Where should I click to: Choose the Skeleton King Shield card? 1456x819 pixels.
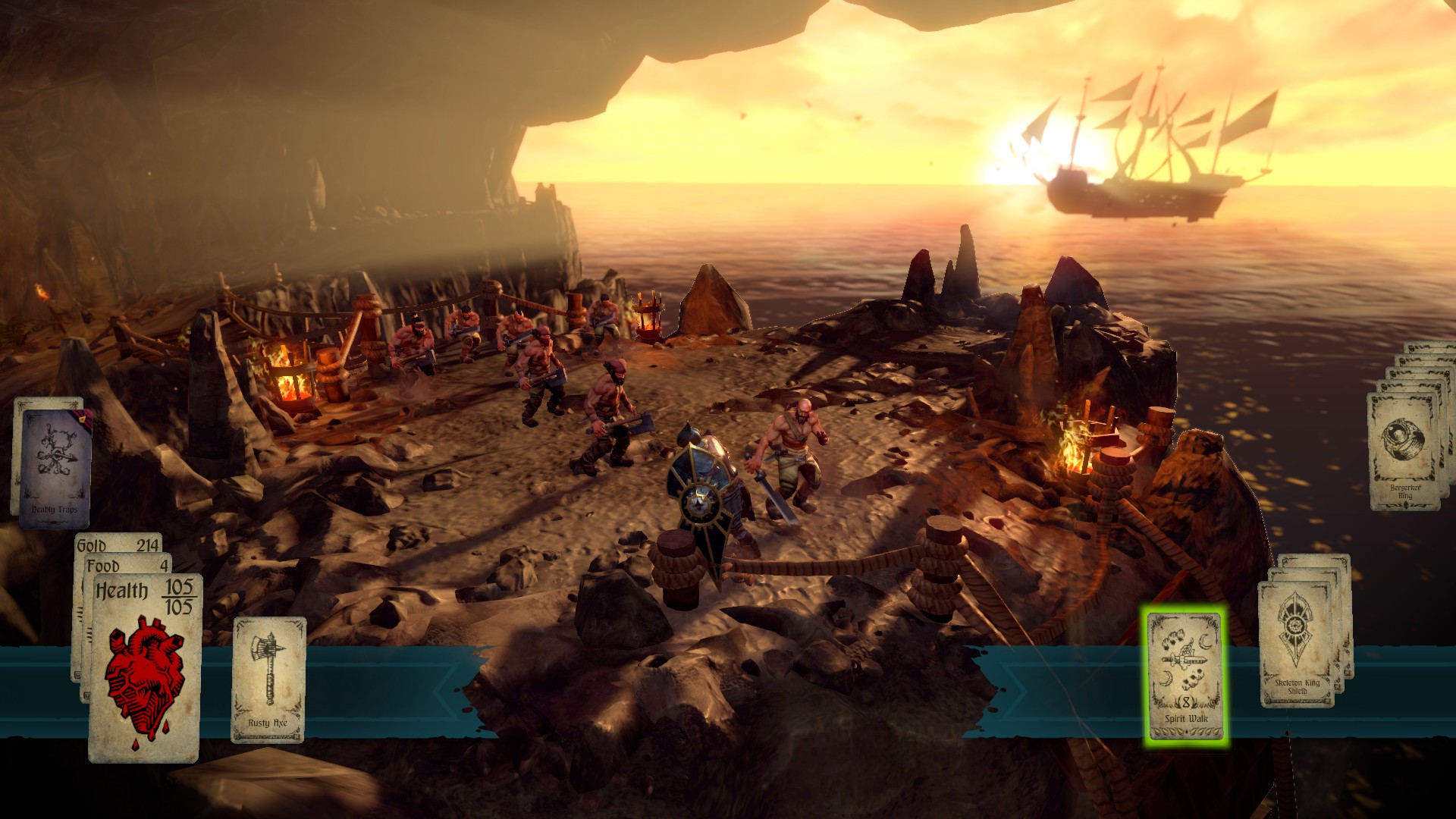1296,645
